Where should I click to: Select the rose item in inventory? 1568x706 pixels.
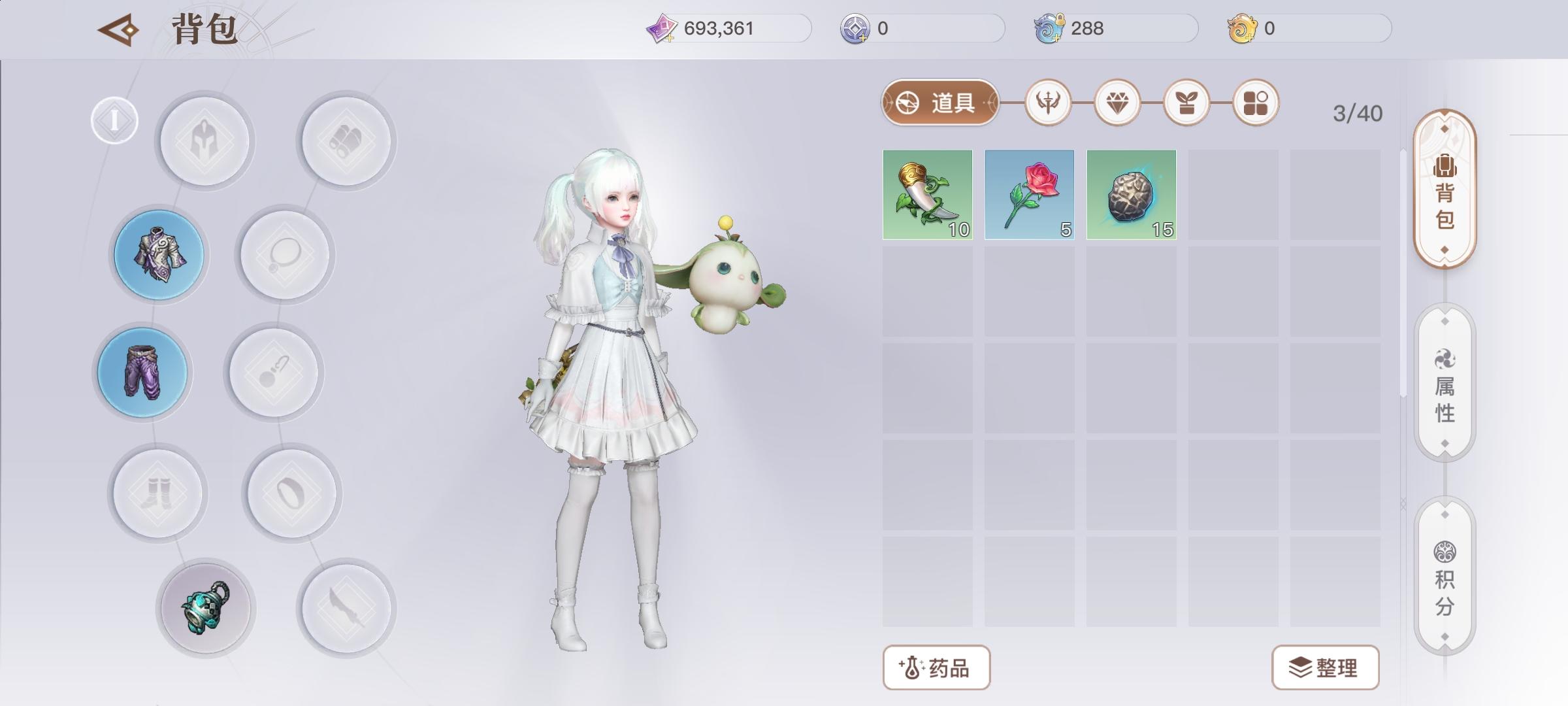click(1030, 194)
